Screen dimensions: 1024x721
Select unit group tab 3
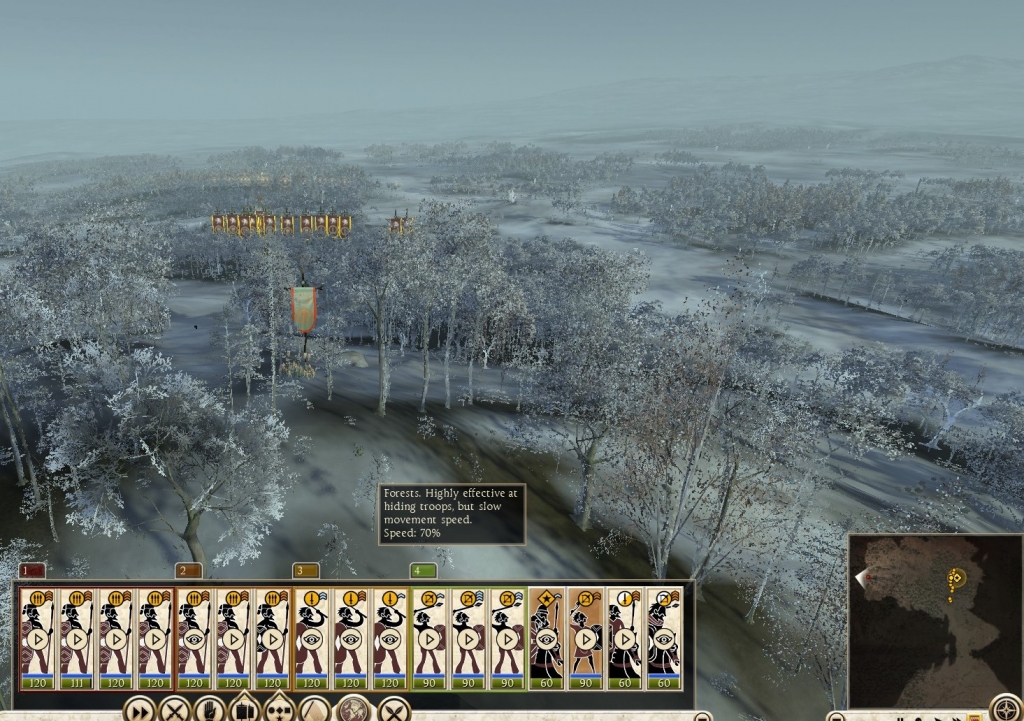coord(306,570)
